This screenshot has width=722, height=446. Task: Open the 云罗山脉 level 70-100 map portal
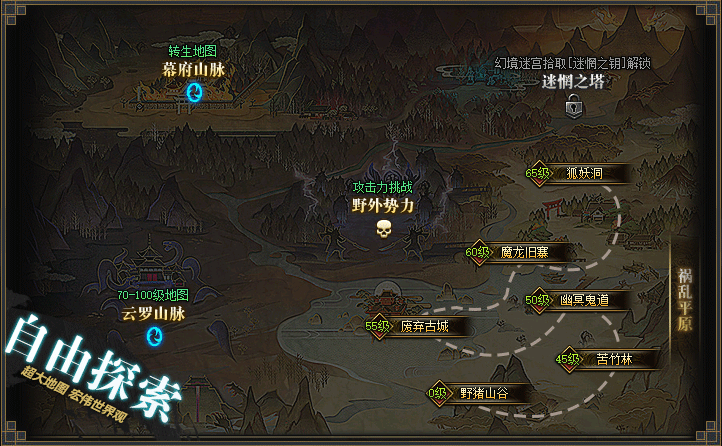(155, 336)
